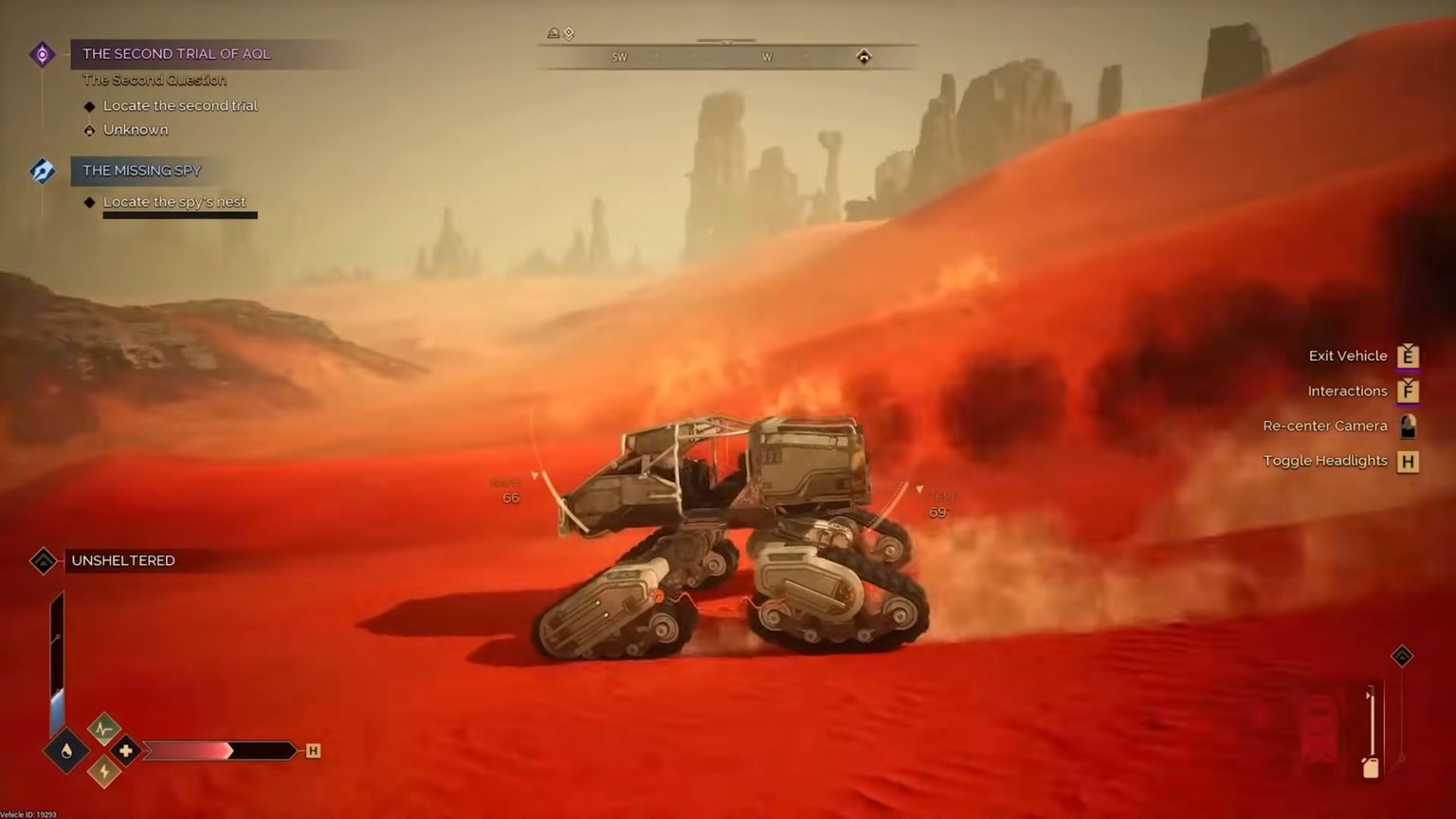
Task: Collapse the Missing Spy quest entry
Action: (42, 171)
